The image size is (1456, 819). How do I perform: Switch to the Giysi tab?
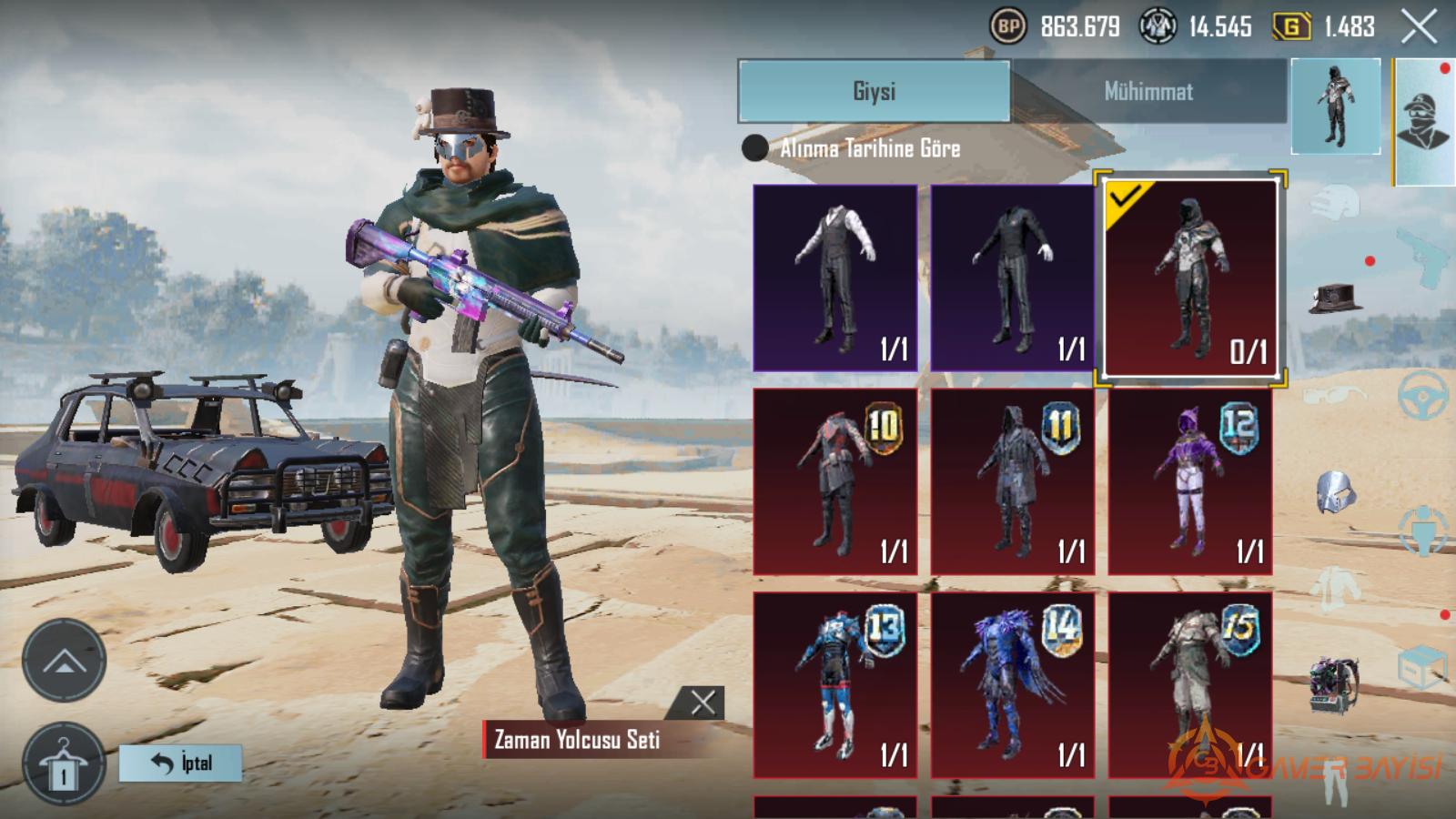click(x=874, y=91)
